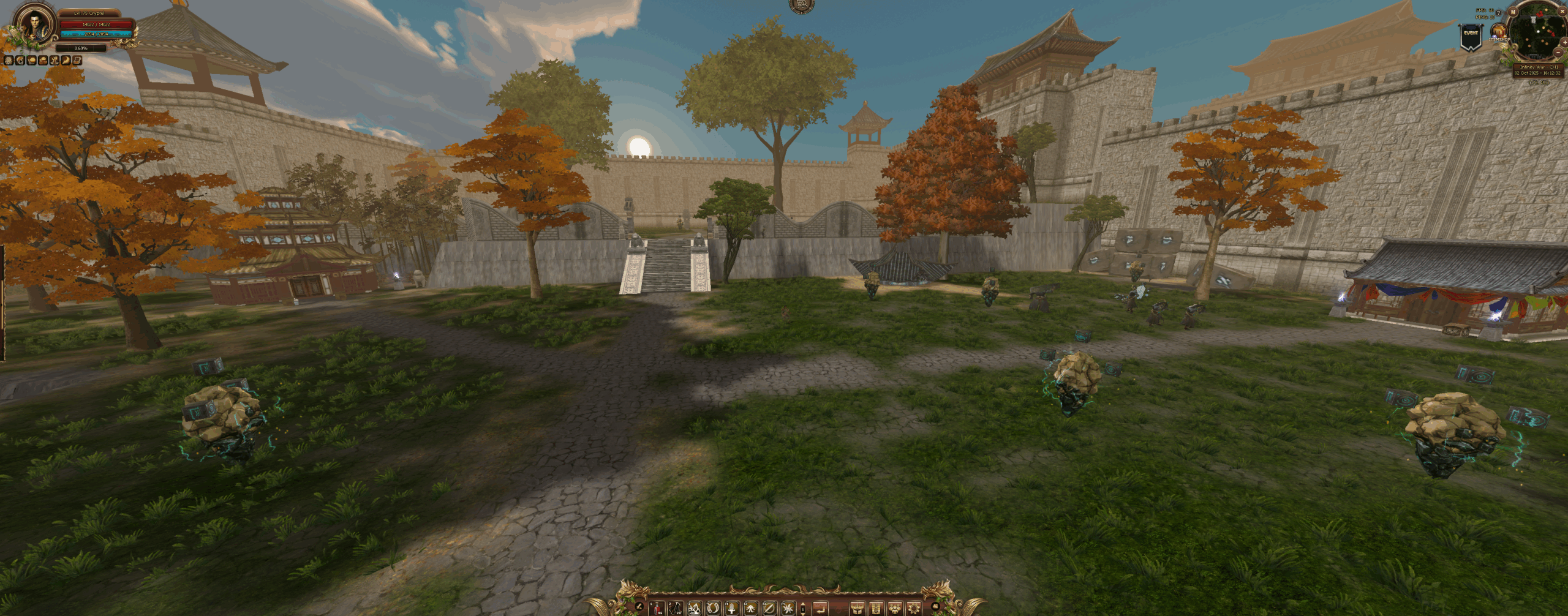Click the return arrow button on hotbar
This screenshot has width=1568, height=616.
820,608
